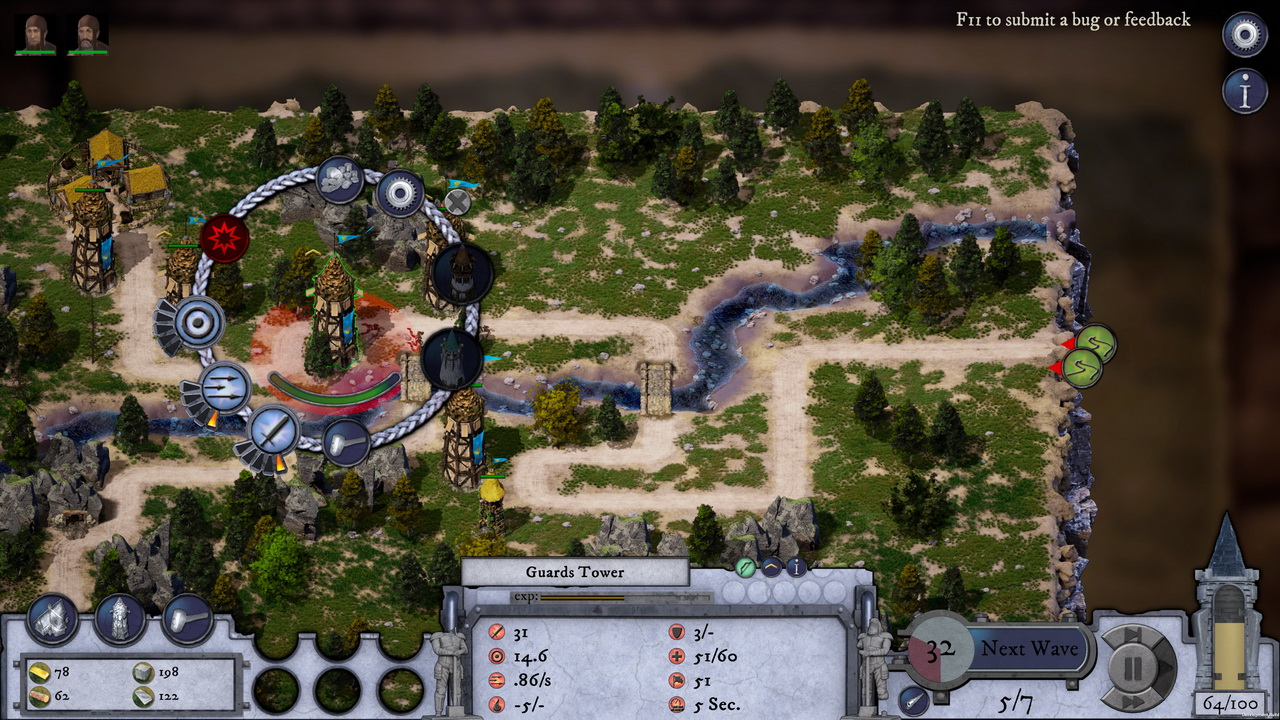
Task: Click the cogwheel icon on the radial ring
Action: 400,194
